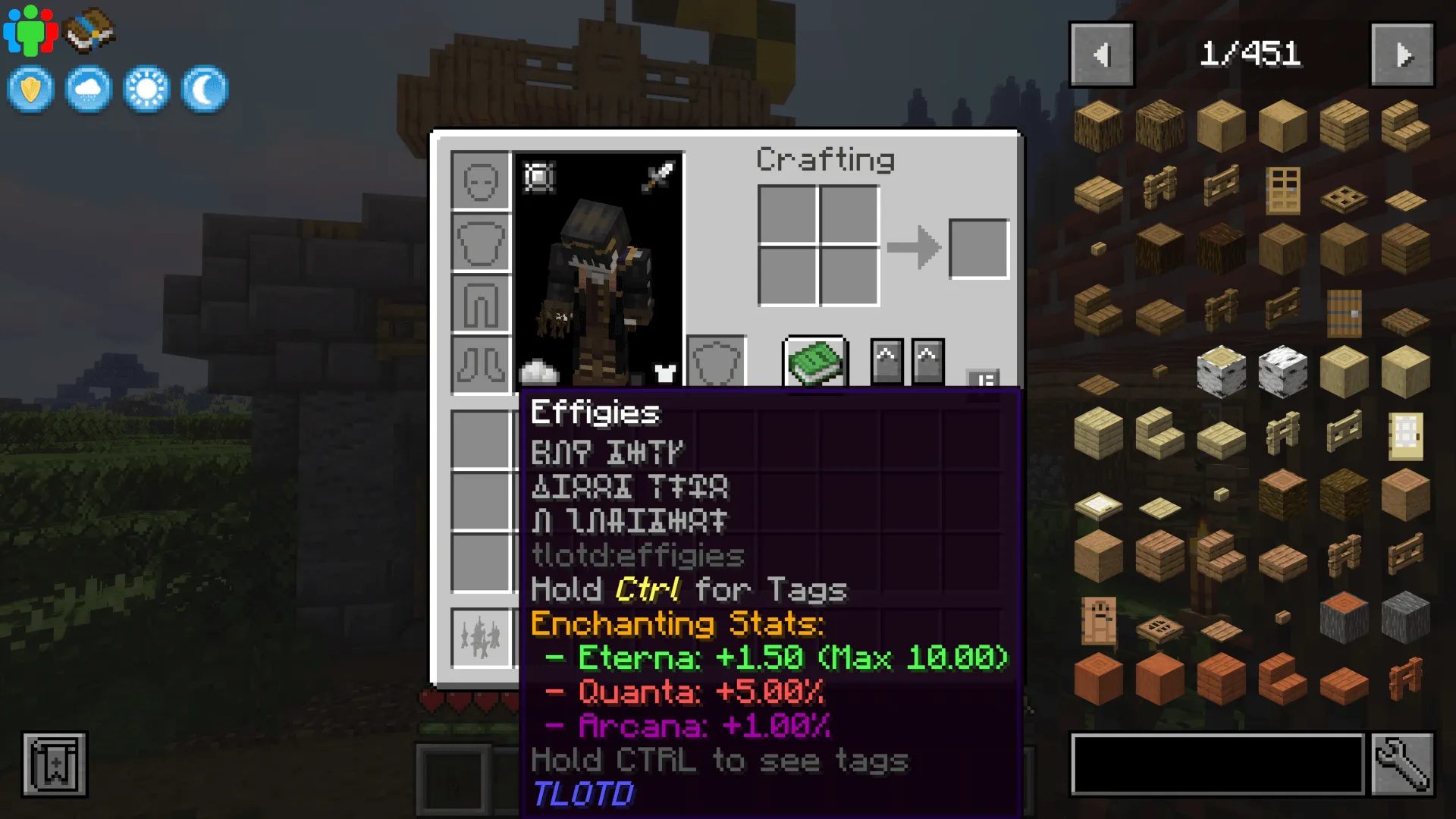
Task: Open the quest book
Action: click(89, 30)
